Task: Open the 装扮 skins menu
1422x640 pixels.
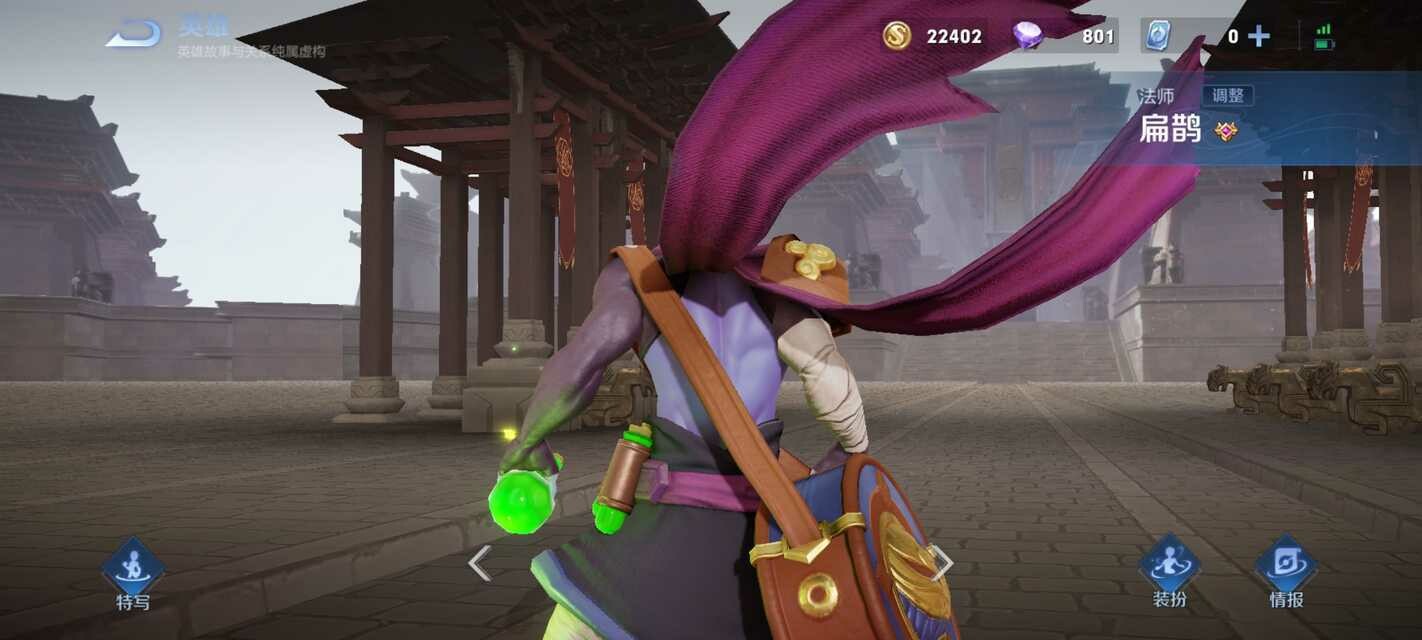Action: point(1169,571)
